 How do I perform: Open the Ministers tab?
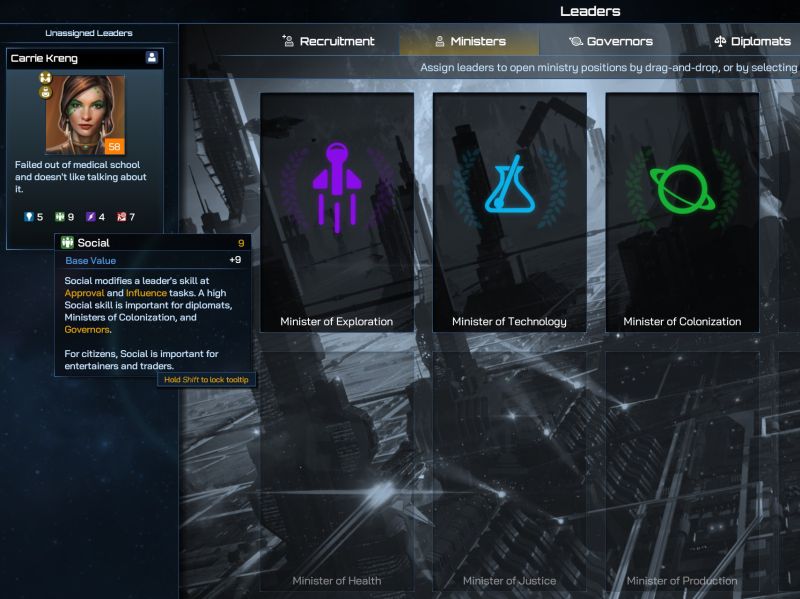[x=469, y=41]
